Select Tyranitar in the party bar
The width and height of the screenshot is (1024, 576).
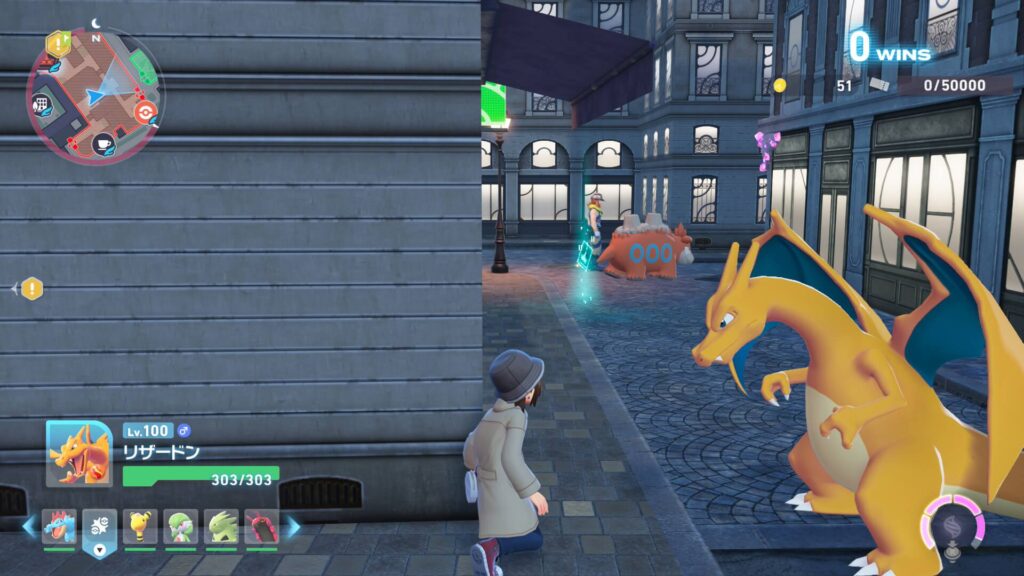click(x=221, y=526)
